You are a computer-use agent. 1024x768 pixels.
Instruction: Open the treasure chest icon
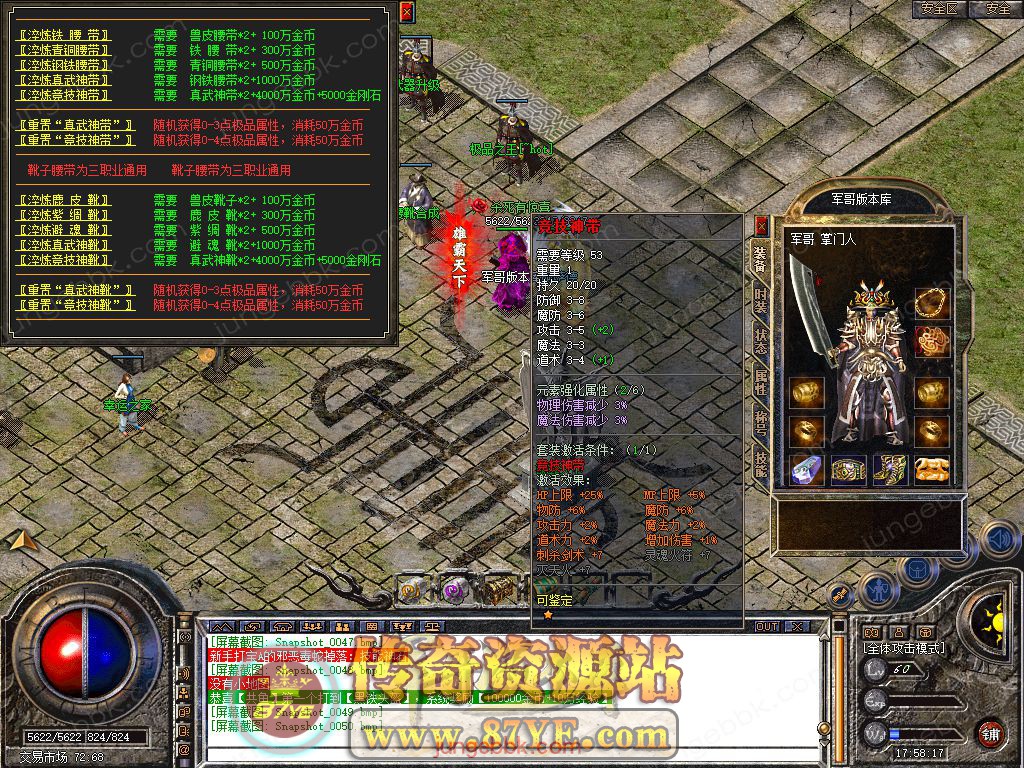(497, 590)
